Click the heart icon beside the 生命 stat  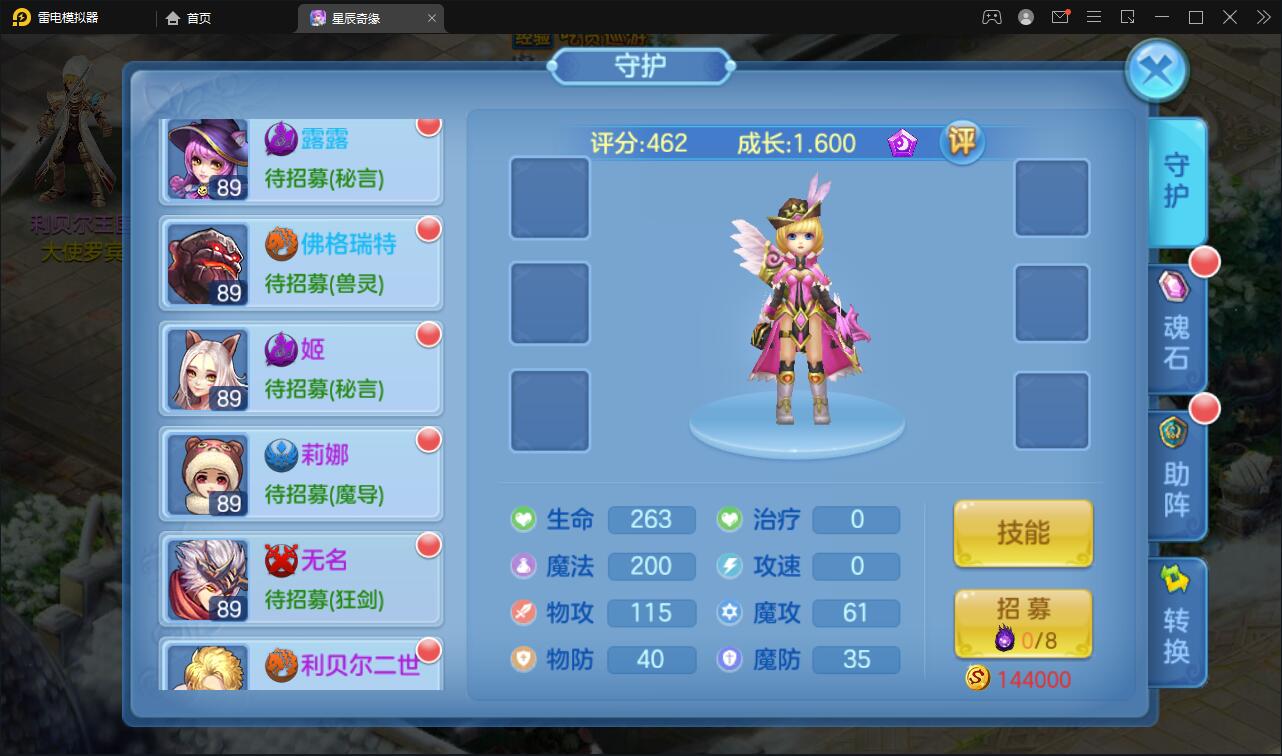(x=522, y=520)
